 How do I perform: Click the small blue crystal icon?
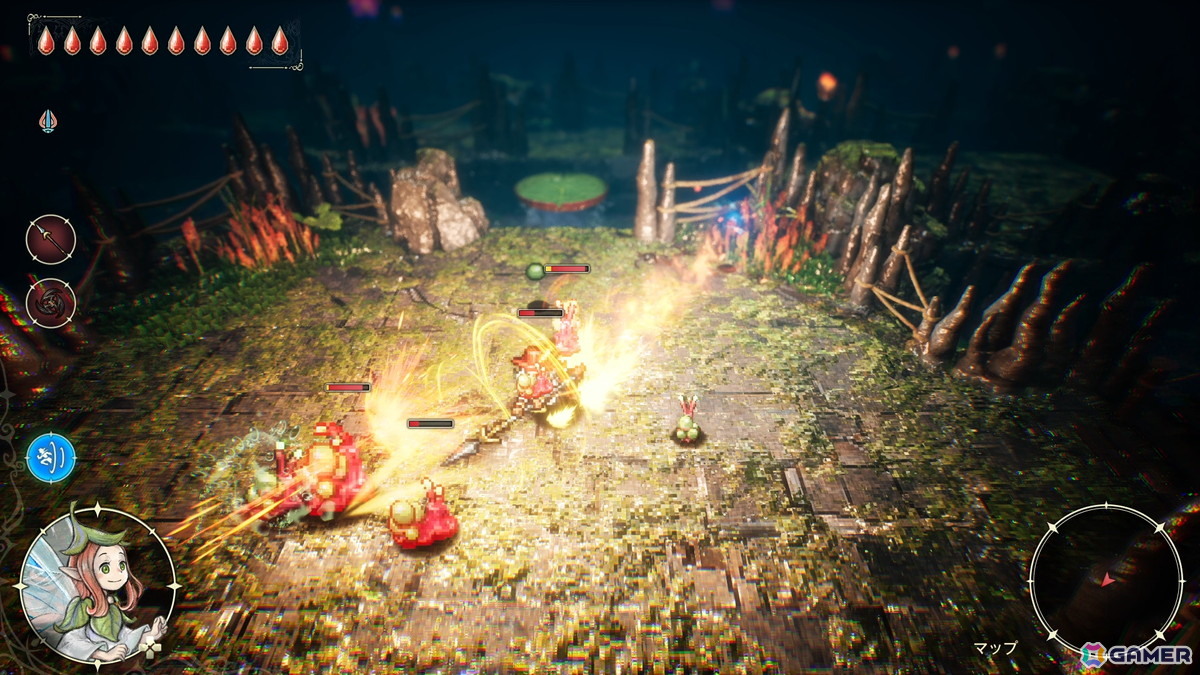[x=47, y=121]
